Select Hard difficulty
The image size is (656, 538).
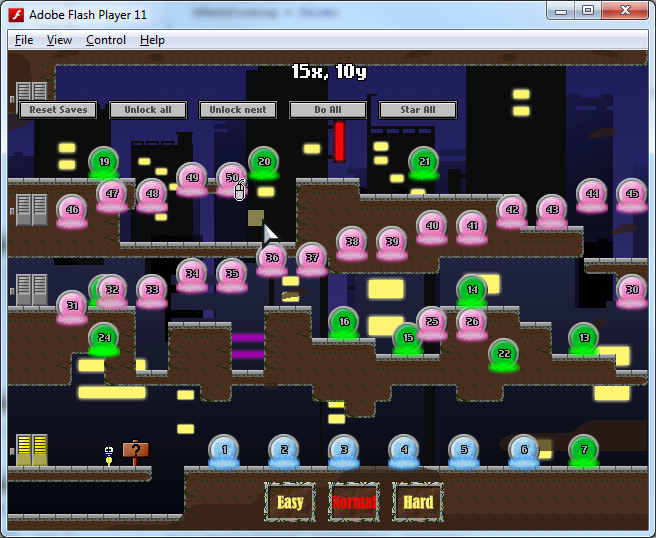pyautogui.click(x=418, y=502)
